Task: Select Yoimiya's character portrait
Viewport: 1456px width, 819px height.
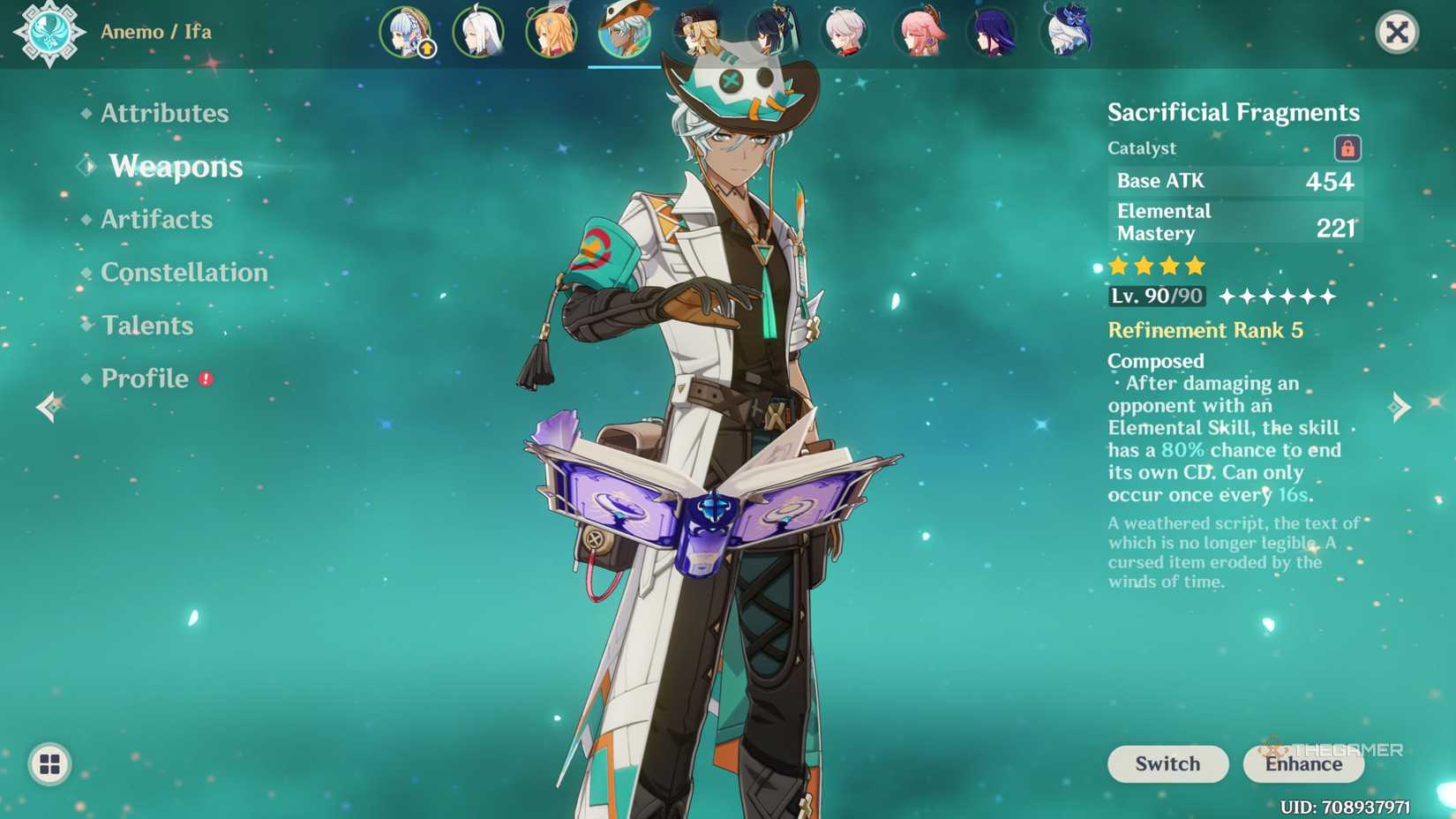Action: pyautogui.click(x=551, y=34)
